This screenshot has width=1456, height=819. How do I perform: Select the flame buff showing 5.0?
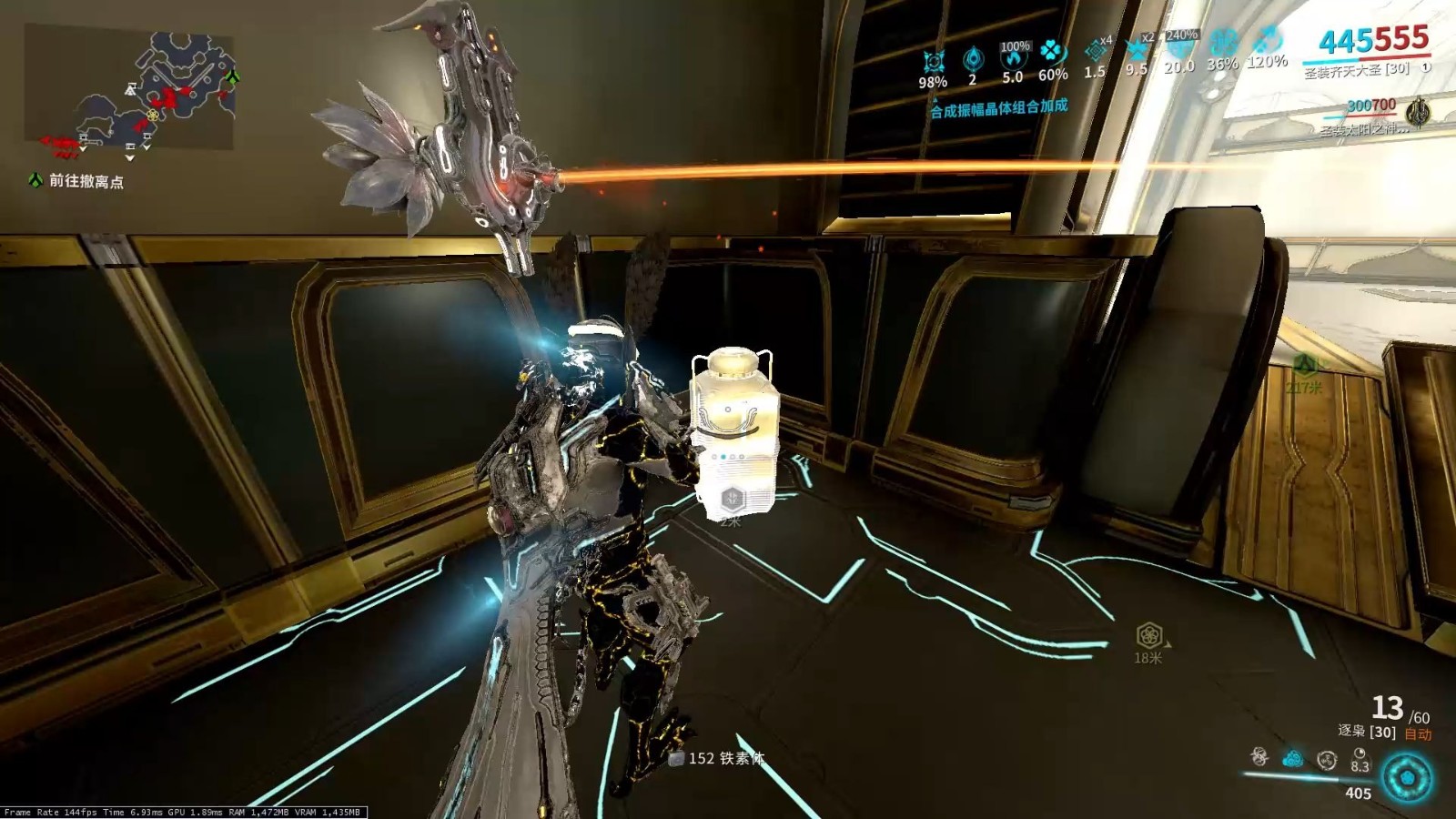pyautogui.click(x=1013, y=59)
